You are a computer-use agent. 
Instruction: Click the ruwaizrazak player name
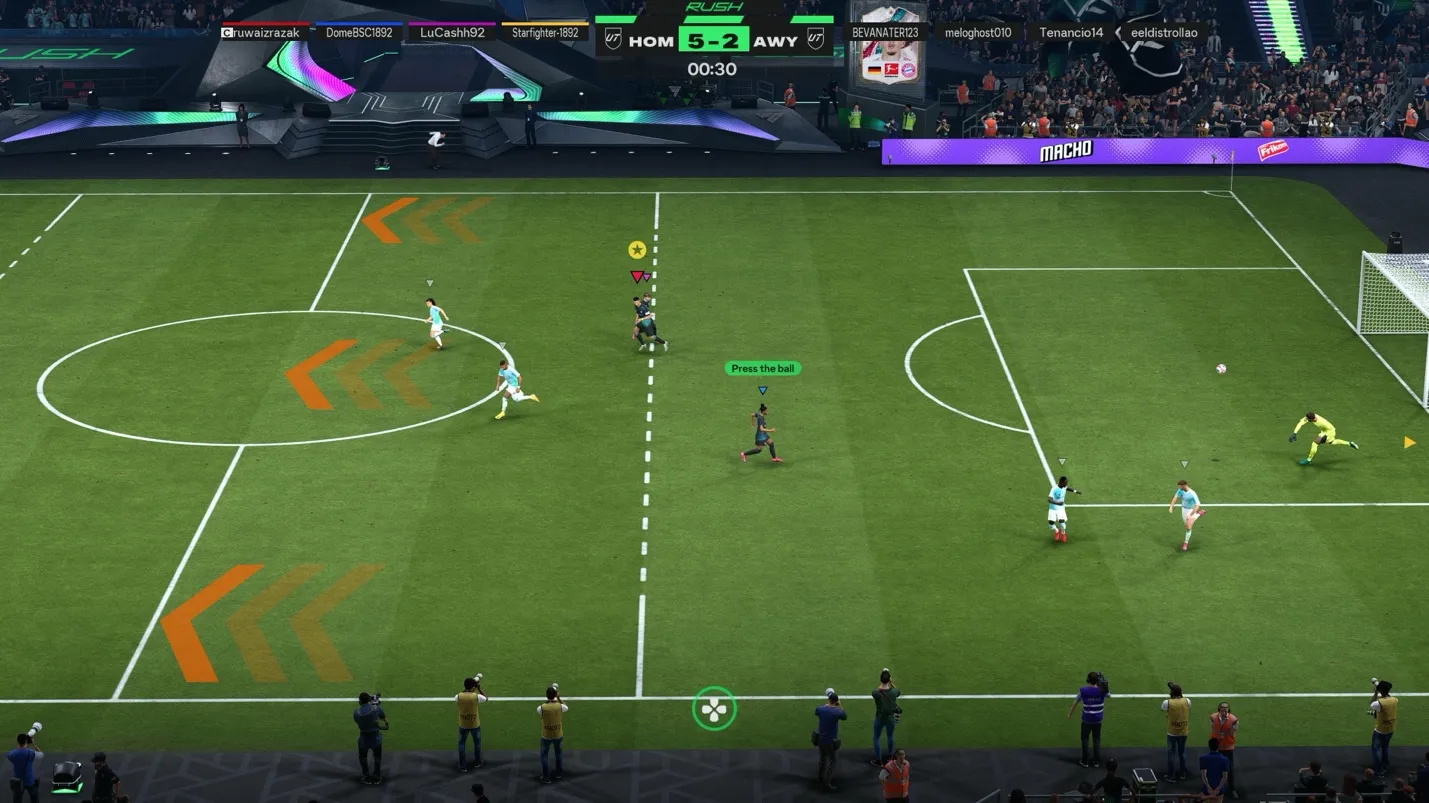tap(262, 32)
